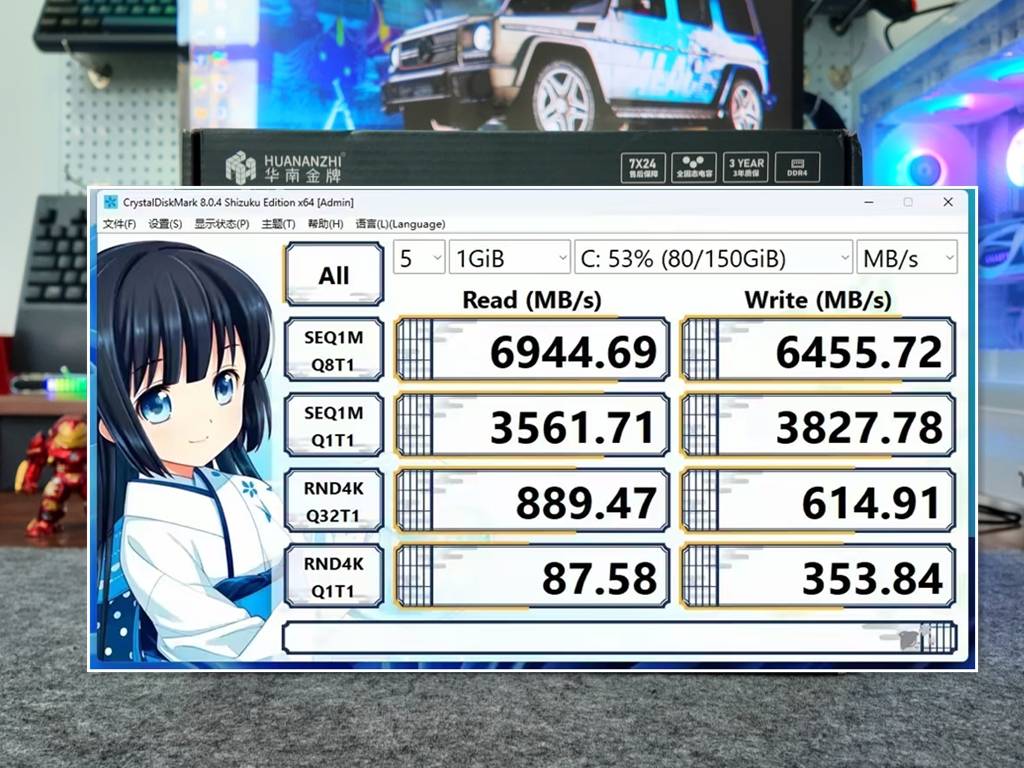
Task: Run all benchmarks with the All button
Action: pos(334,275)
